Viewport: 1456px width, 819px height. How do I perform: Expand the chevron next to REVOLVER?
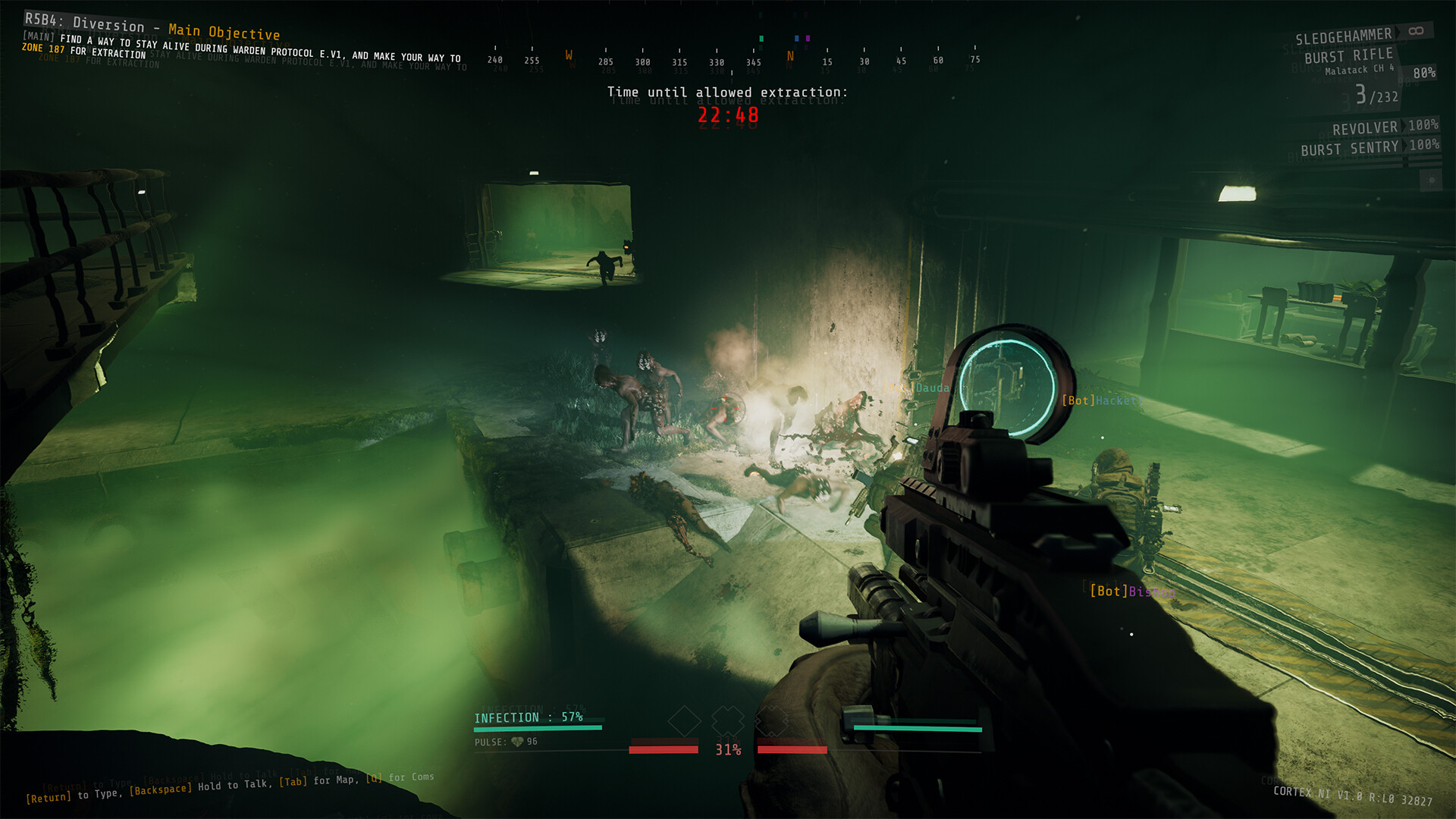pos(1404,127)
